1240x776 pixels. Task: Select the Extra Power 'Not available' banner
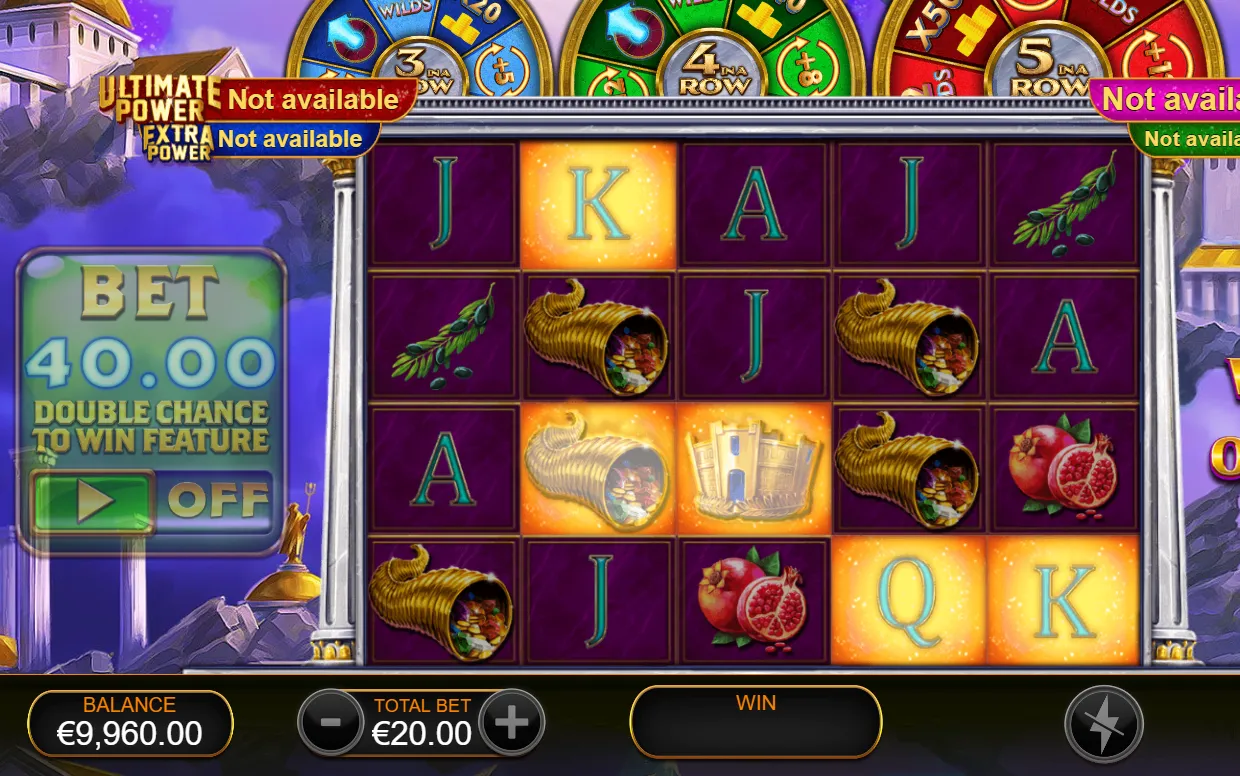(289, 139)
